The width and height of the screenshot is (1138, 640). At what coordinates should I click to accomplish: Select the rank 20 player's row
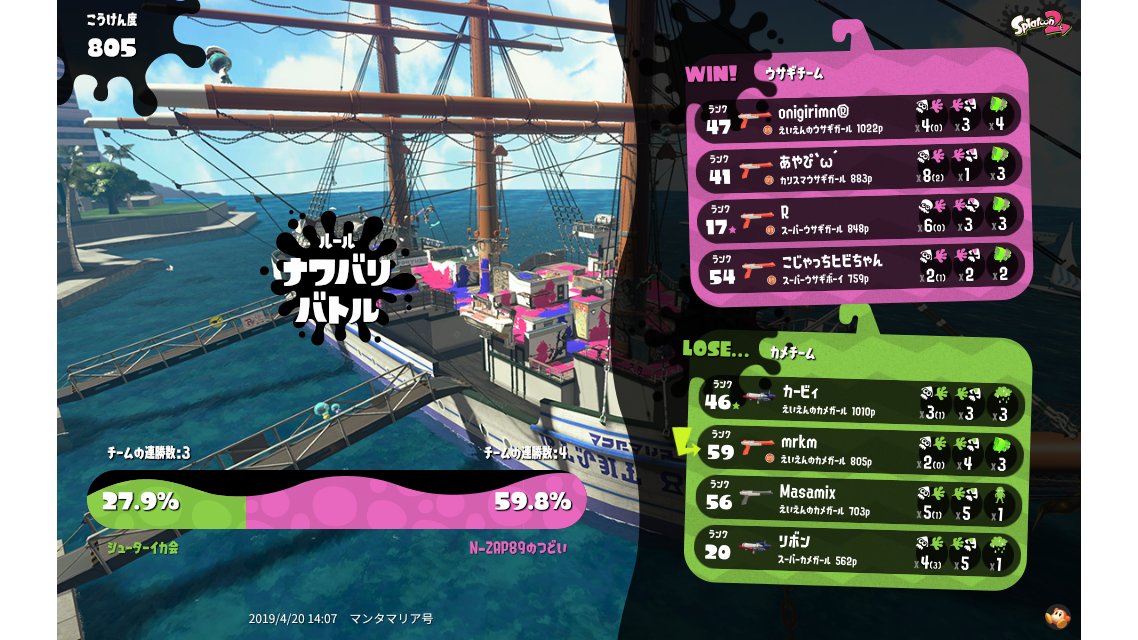[860, 551]
